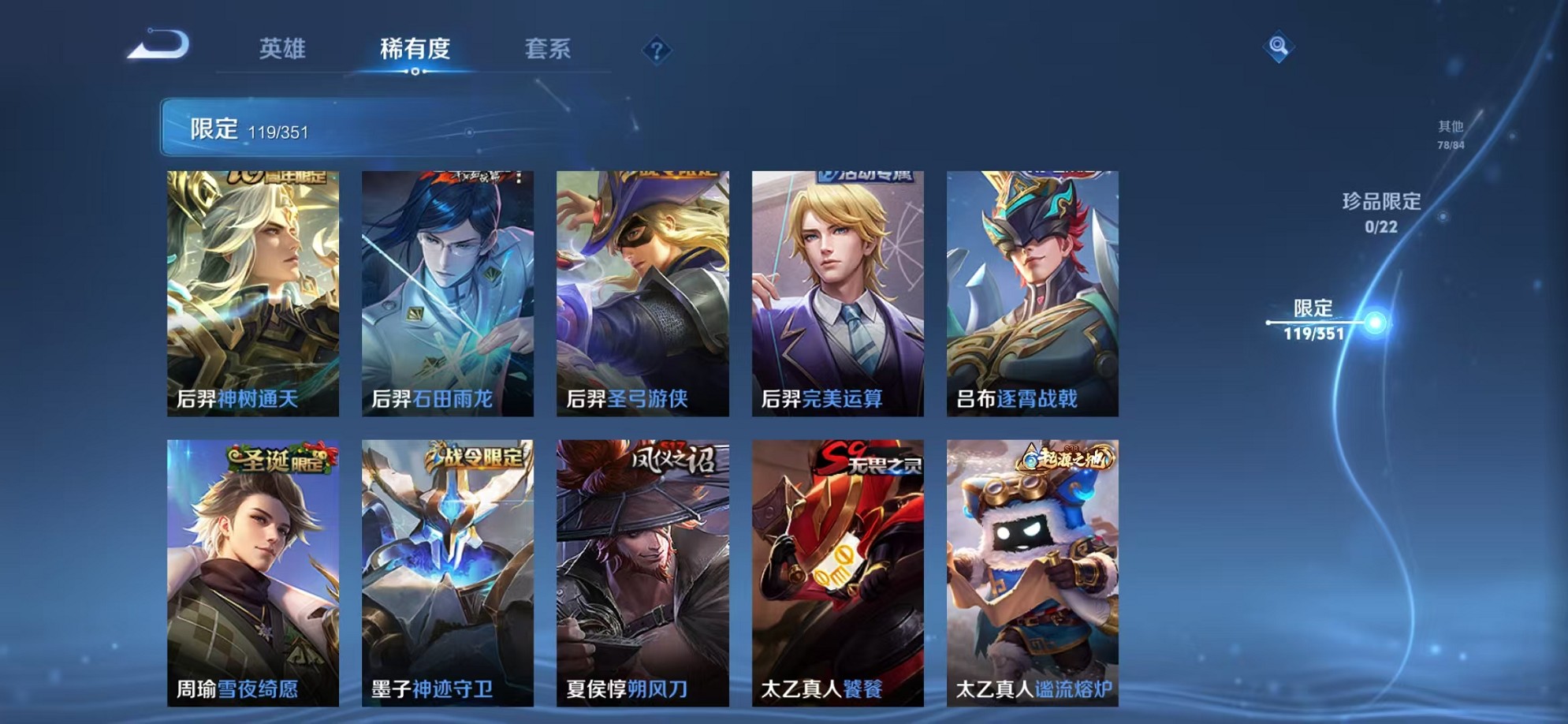
Task: Select the 稀有度 tab
Action: [x=416, y=49]
